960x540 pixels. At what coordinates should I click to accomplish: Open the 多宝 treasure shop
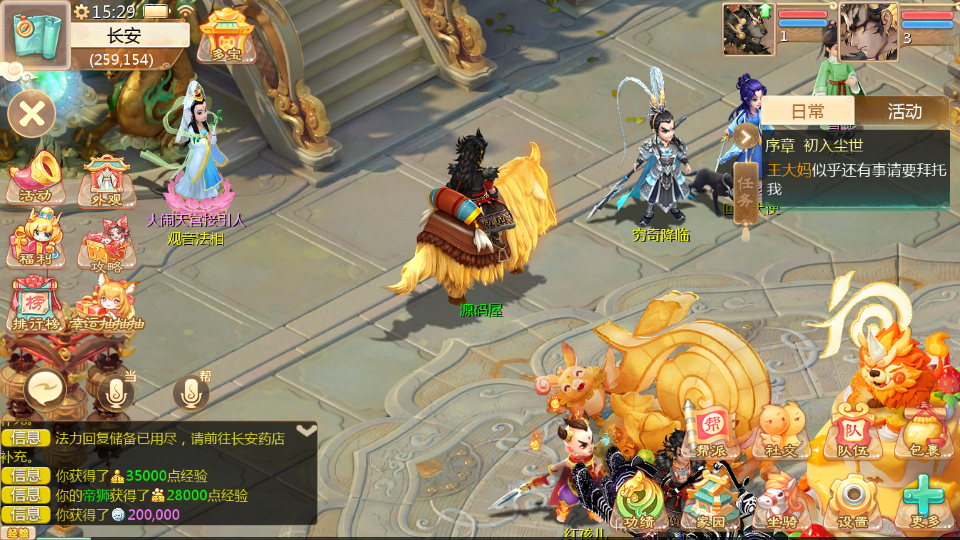226,35
